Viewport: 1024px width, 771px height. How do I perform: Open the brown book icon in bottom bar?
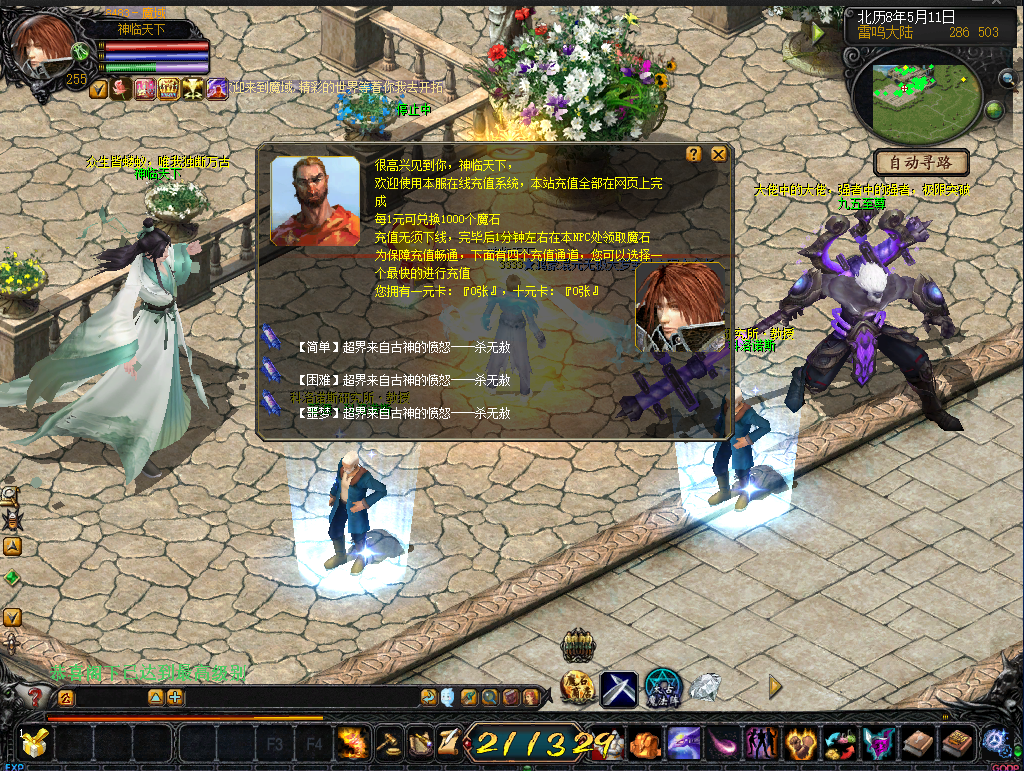[918, 743]
